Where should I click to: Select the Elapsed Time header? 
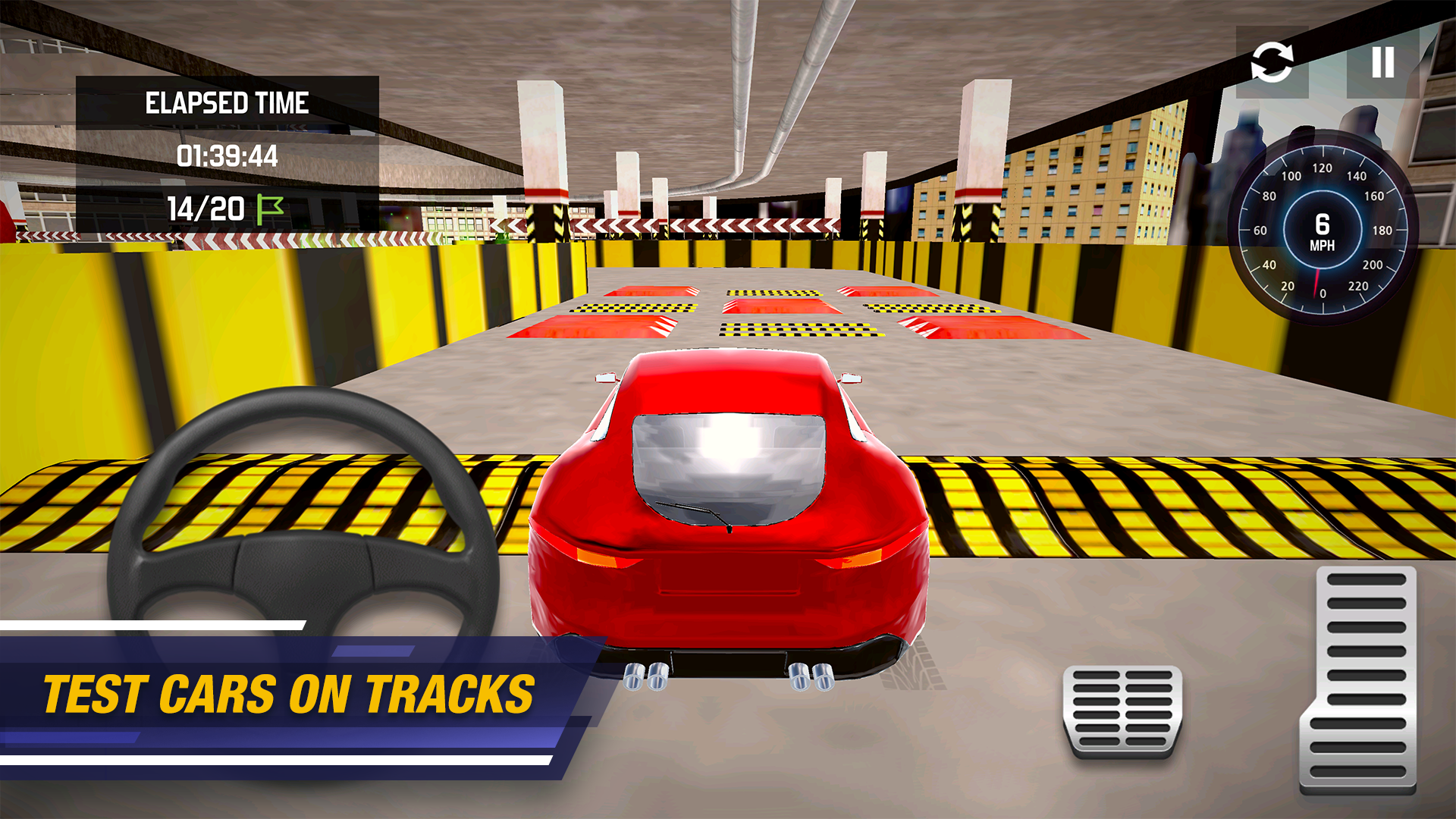[227, 102]
